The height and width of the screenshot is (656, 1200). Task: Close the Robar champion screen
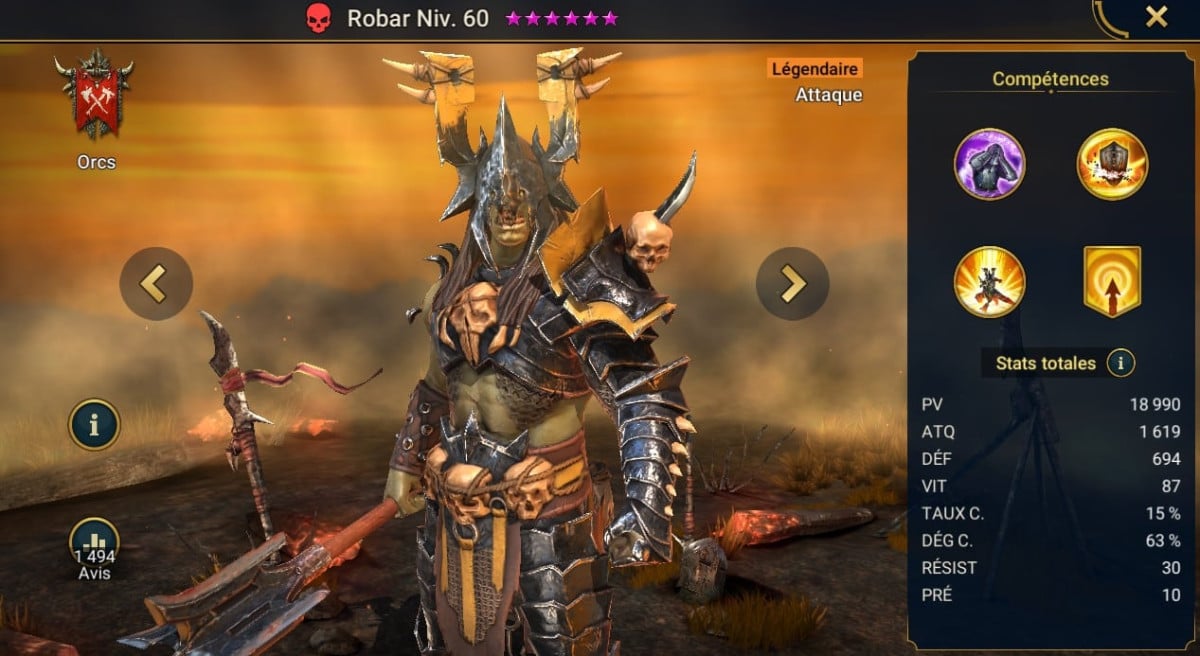pyautogui.click(x=1156, y=17)
